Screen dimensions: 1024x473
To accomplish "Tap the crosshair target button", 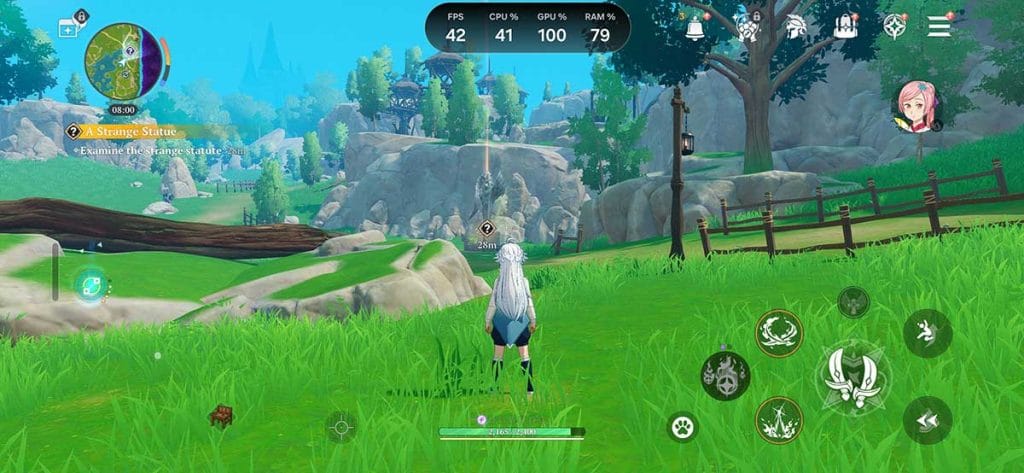I will [x=341, y=427].
